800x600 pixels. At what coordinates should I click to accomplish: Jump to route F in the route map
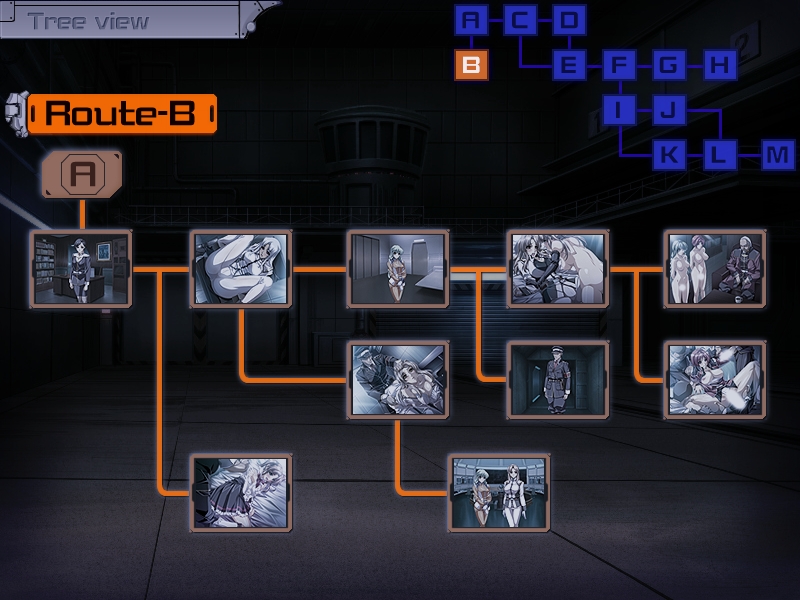pyautogui.click(x=619, y=66)
